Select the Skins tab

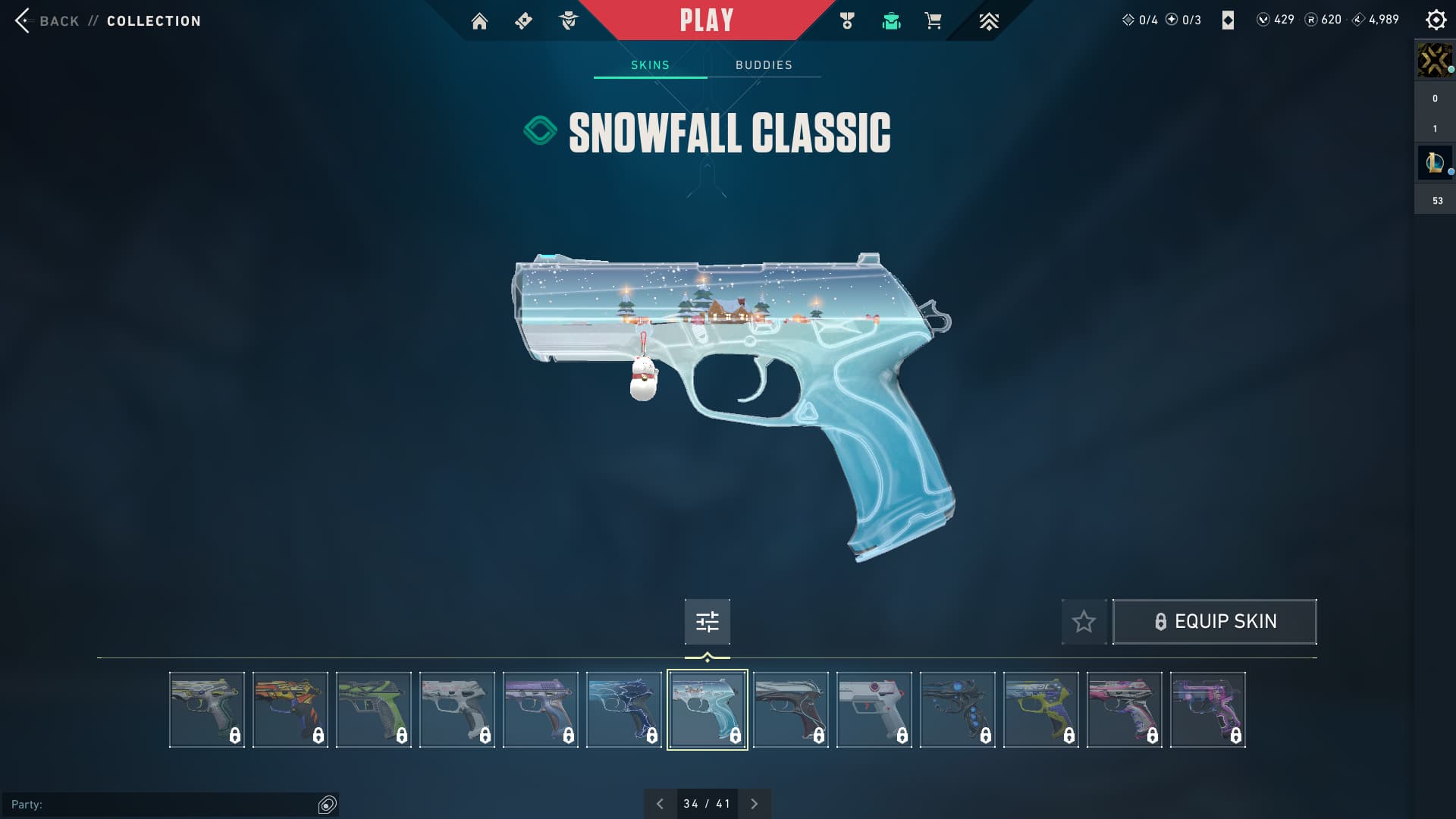[650, 65]
